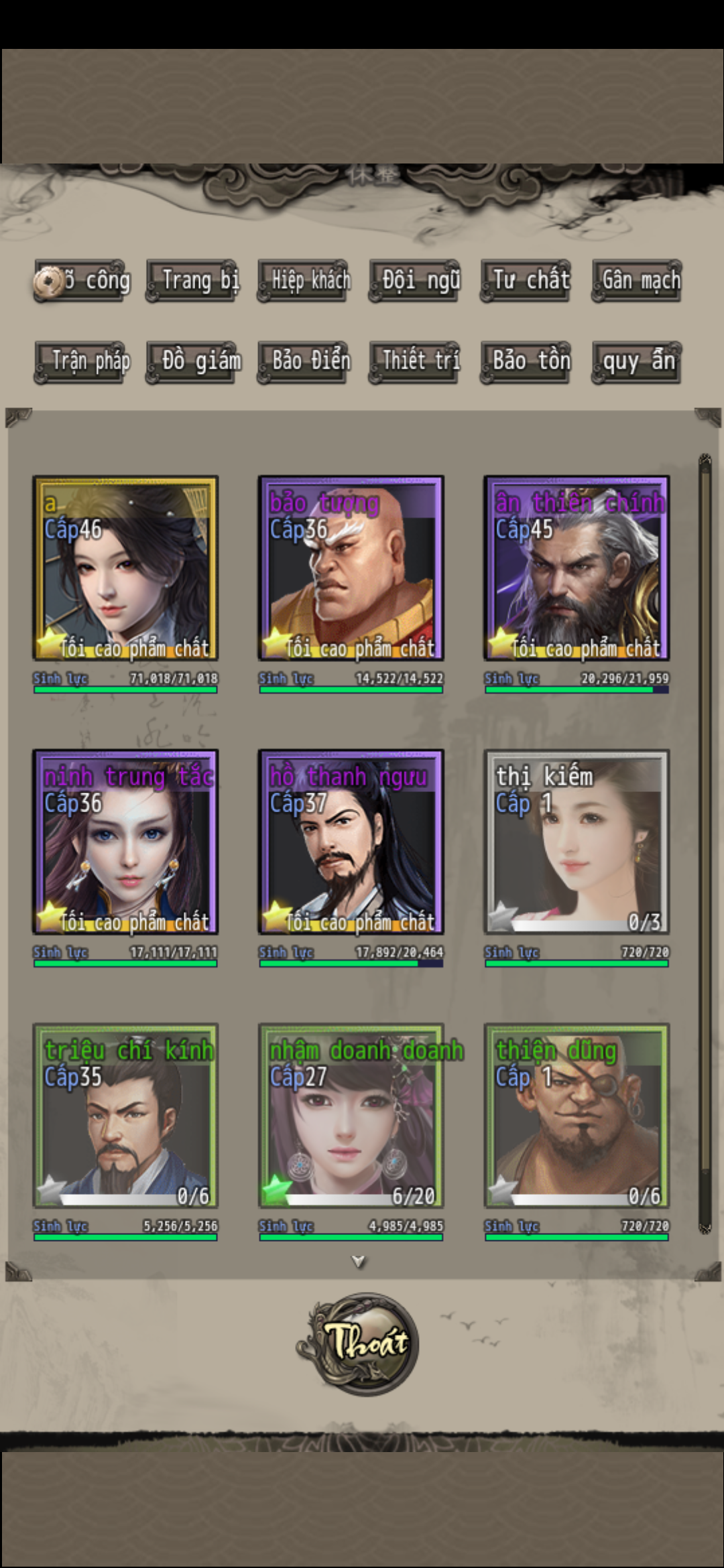724x1568 pixels.
Task: Open the Đồ giám collection
Action: pos(192,362)
